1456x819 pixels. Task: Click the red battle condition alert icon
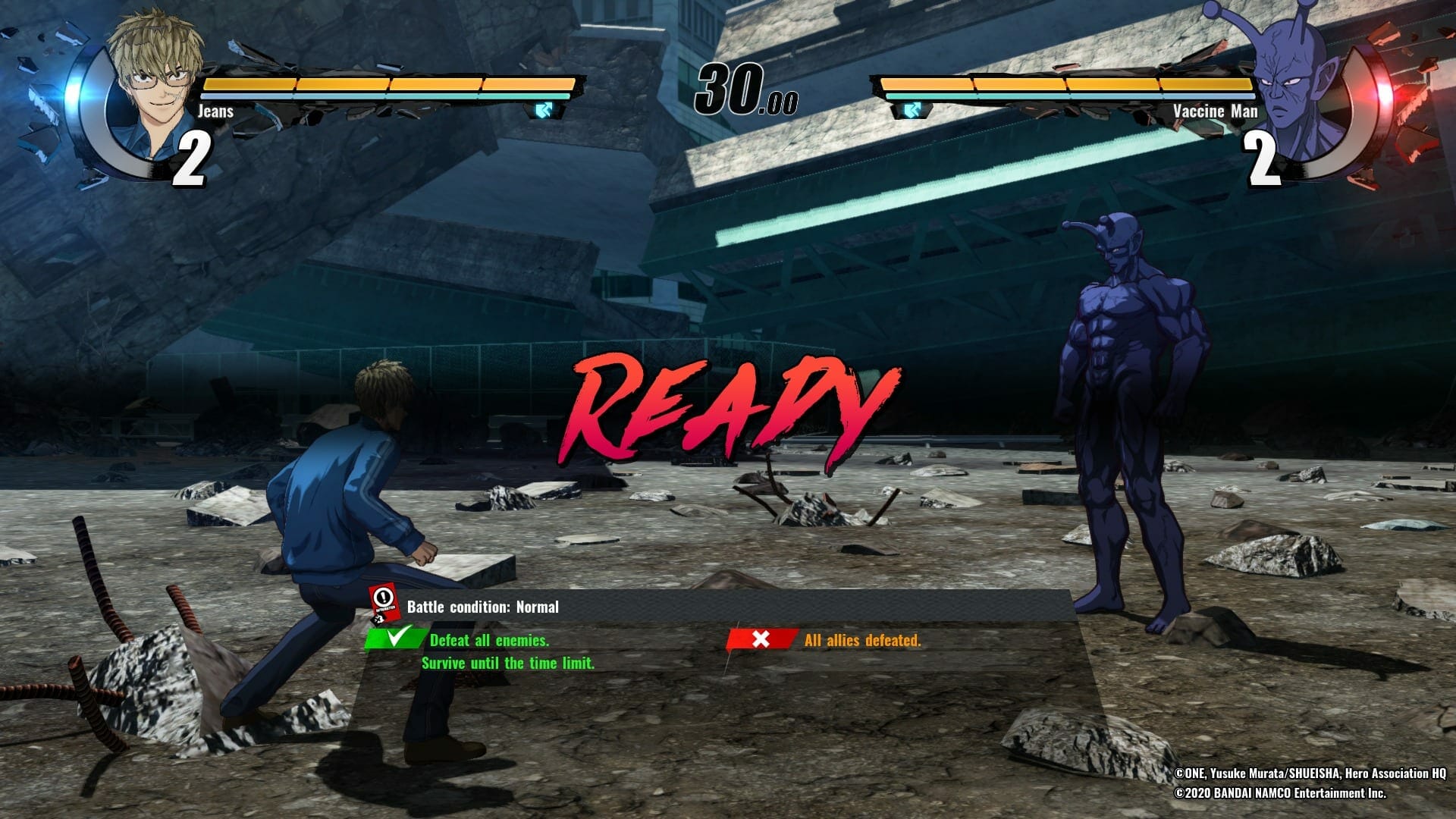click(x=385, y=603)
